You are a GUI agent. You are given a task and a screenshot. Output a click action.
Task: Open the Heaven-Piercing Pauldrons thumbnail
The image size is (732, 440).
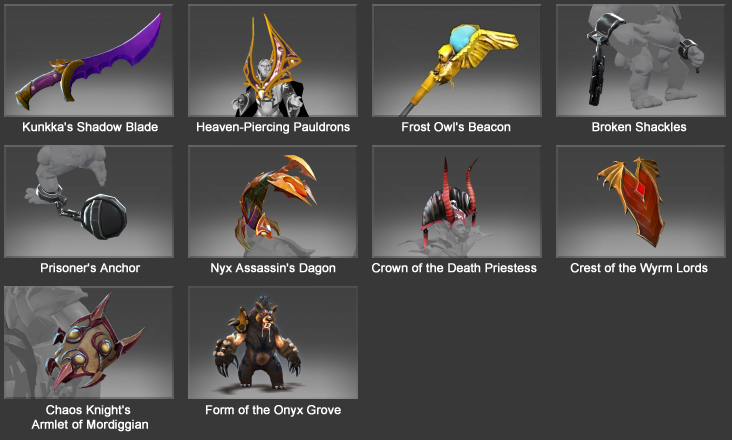(x=273, y=60)
